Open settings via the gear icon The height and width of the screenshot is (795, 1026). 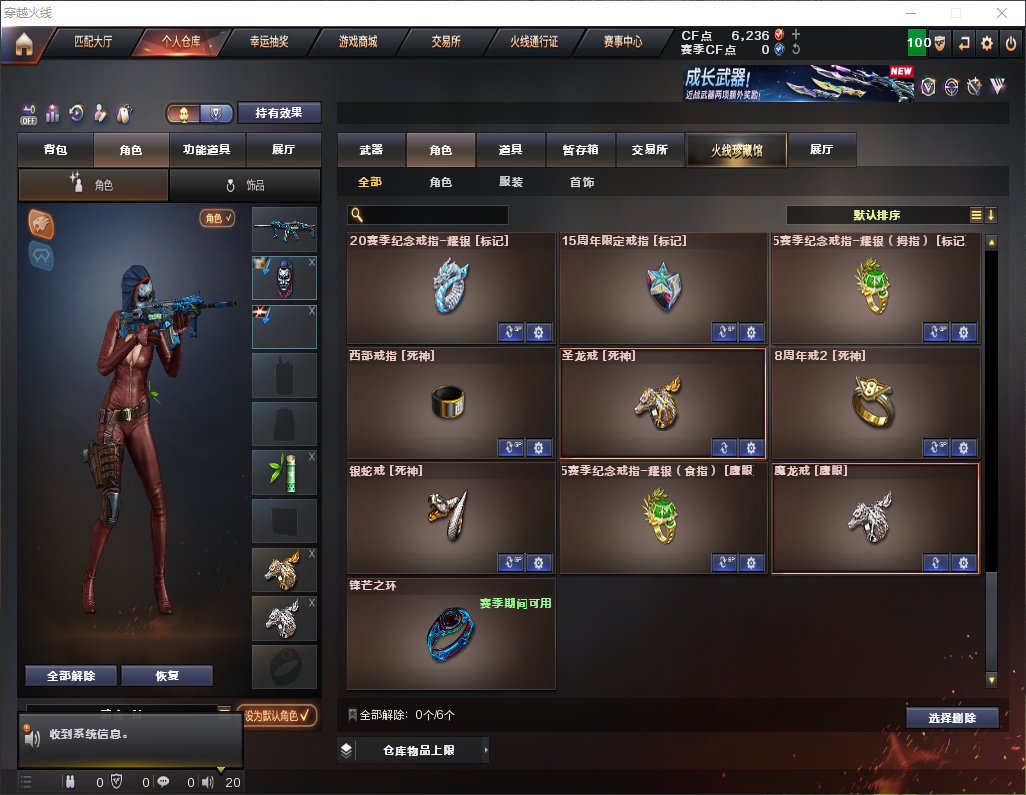pyautogui.click(x=987, y=43)
